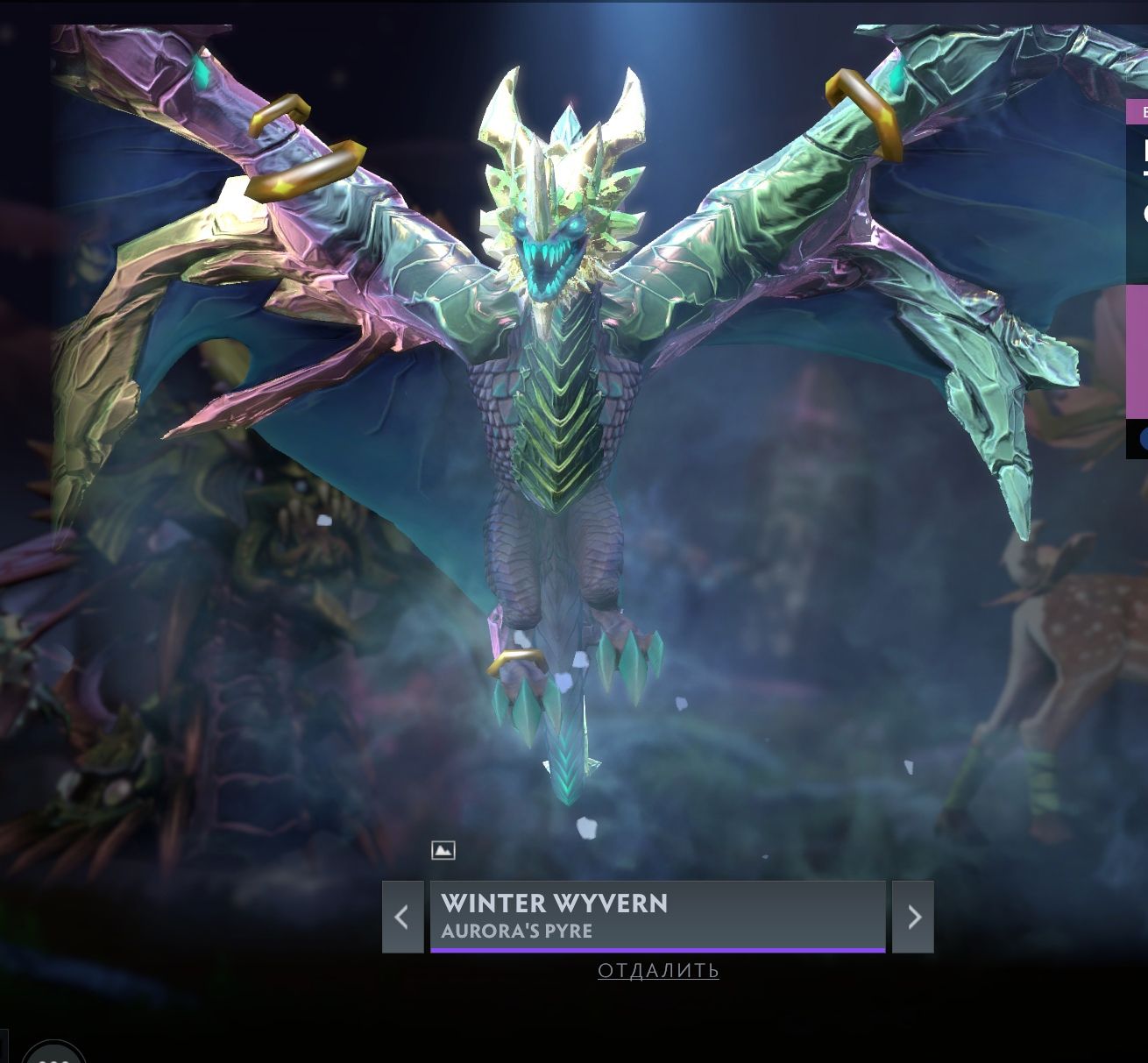Open the set selector via the nameplate
Screen dimensions: 1148x1063
(x=655, y=917)
